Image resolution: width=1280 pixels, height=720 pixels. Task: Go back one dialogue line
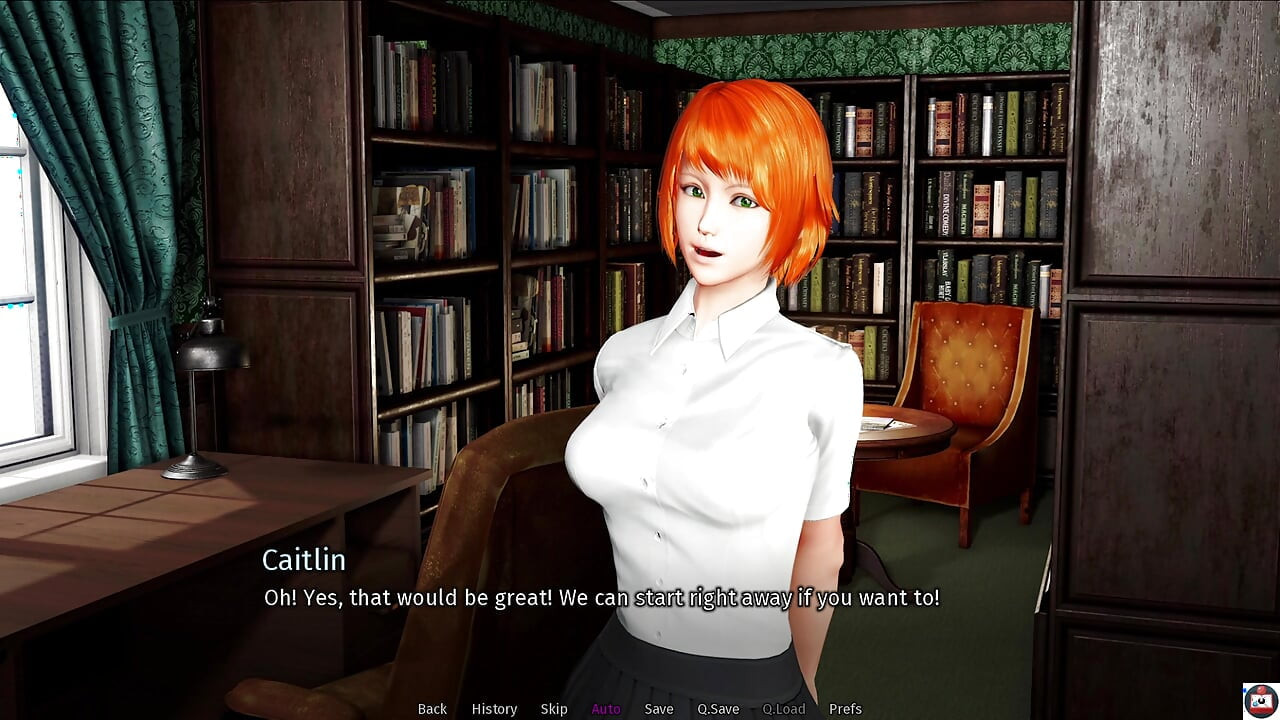coord(432,709)
